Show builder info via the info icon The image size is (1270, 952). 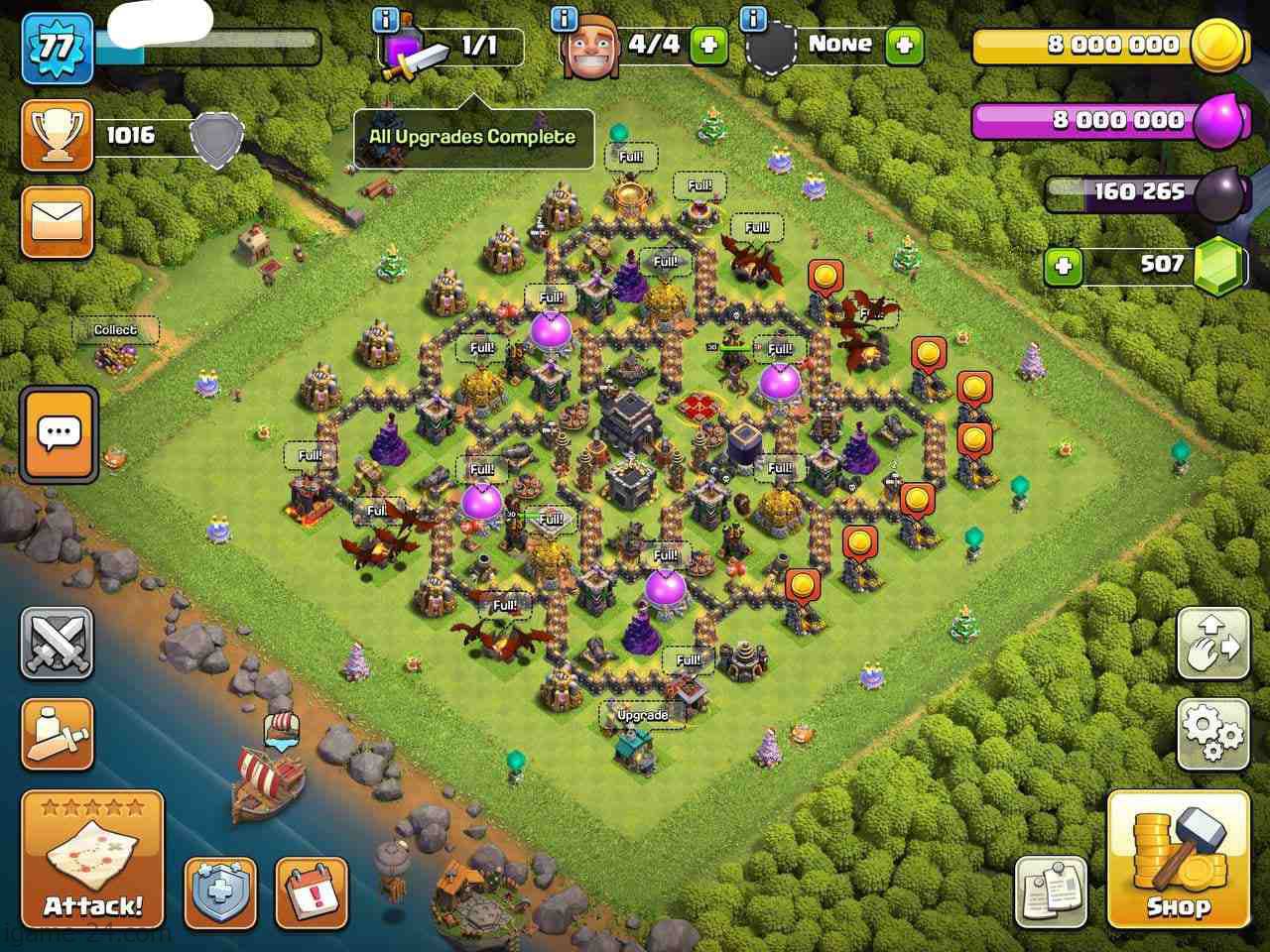point(565,18)
